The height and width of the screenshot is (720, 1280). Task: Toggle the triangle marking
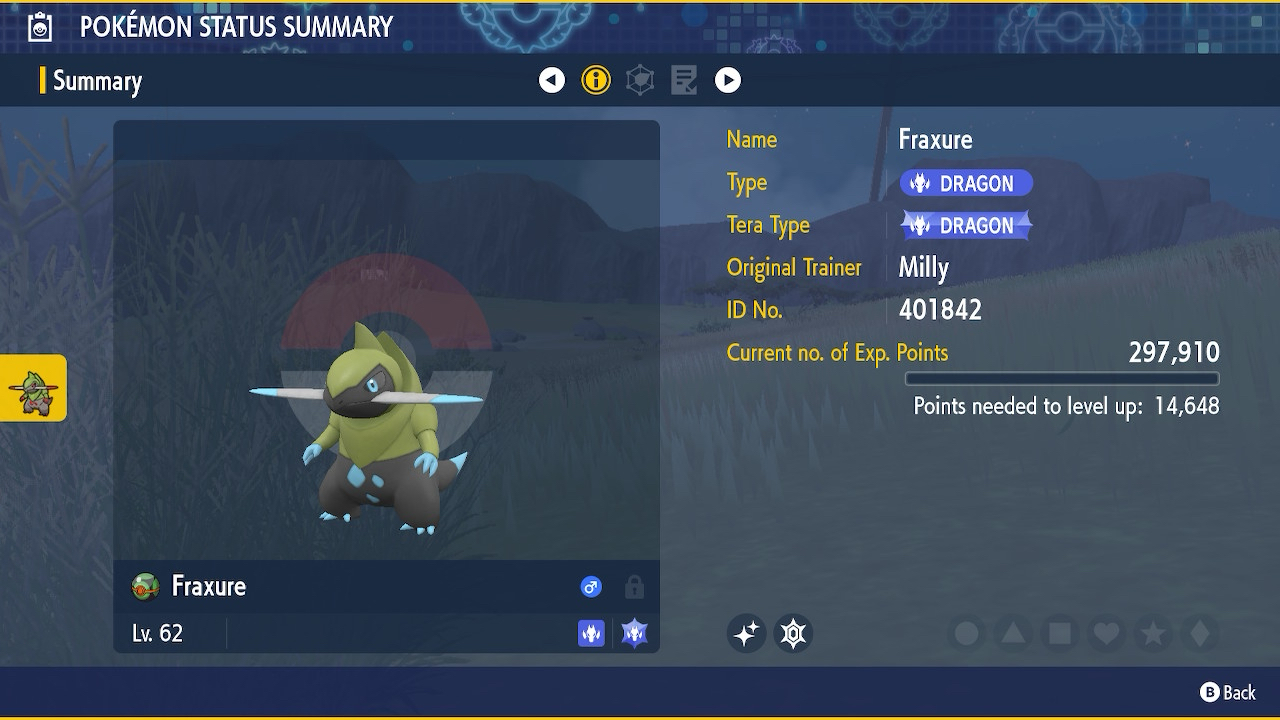coord(1013,633)
